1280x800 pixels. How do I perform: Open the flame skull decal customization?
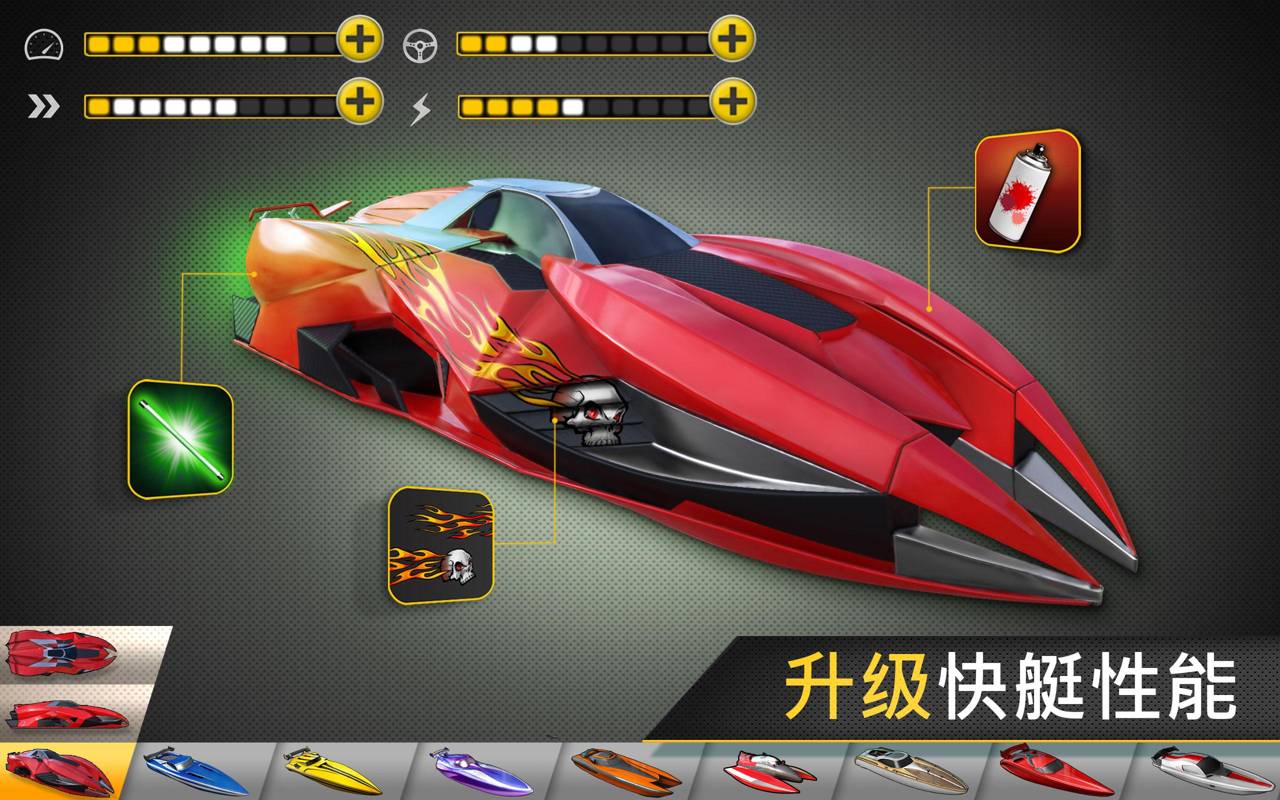point(440,546)
